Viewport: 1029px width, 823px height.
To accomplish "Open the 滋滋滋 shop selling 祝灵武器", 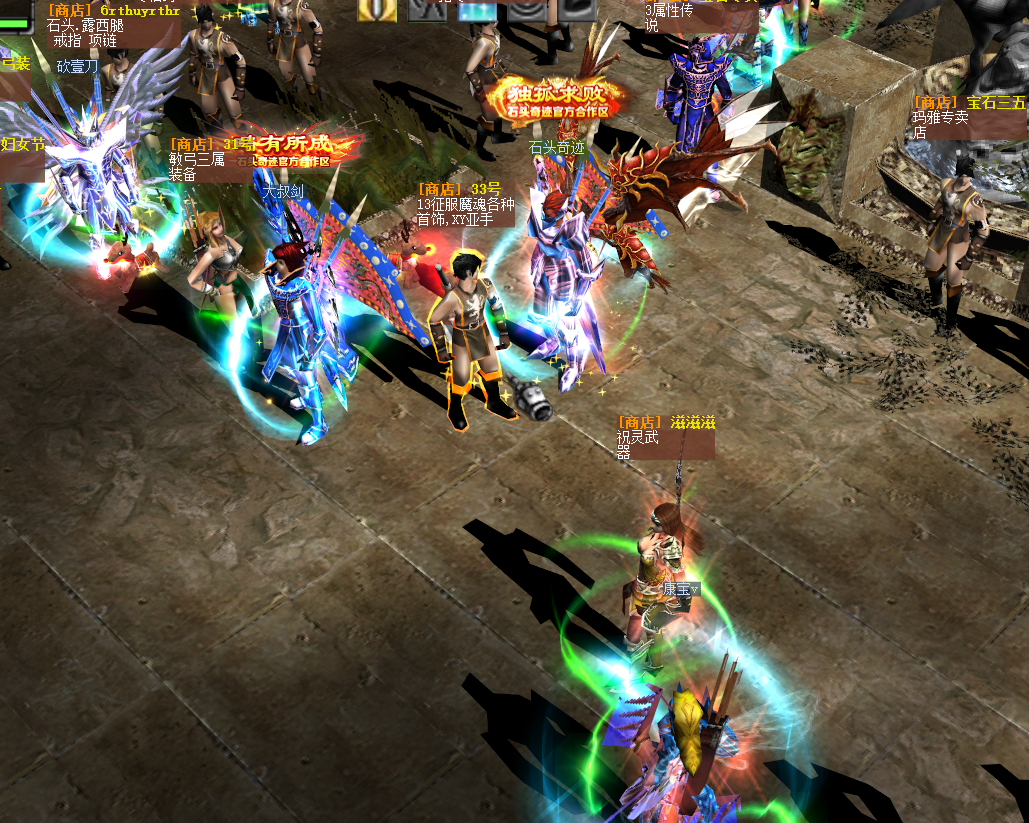I will point(665,437).
